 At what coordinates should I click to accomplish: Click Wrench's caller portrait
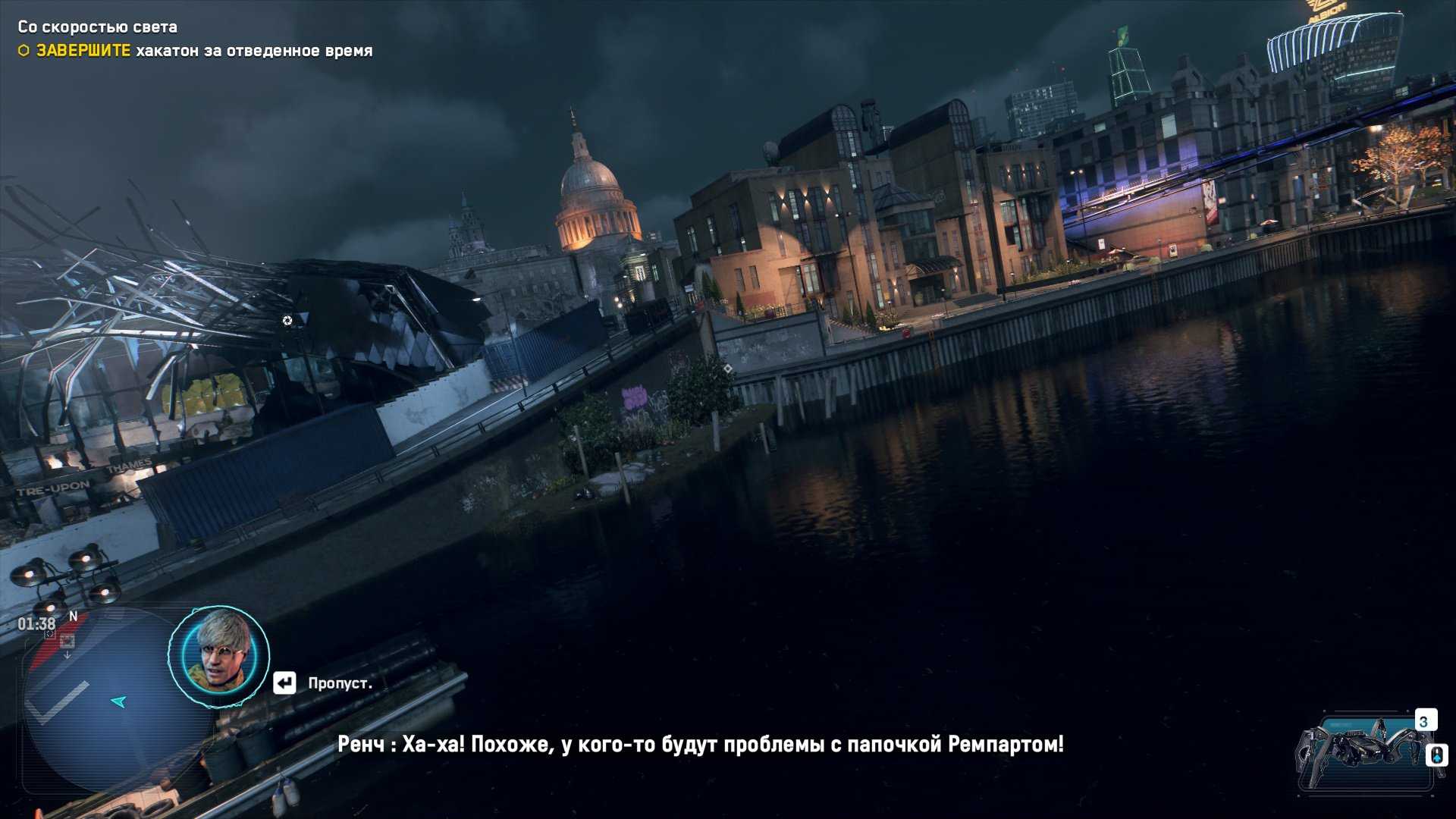[218, 656]
